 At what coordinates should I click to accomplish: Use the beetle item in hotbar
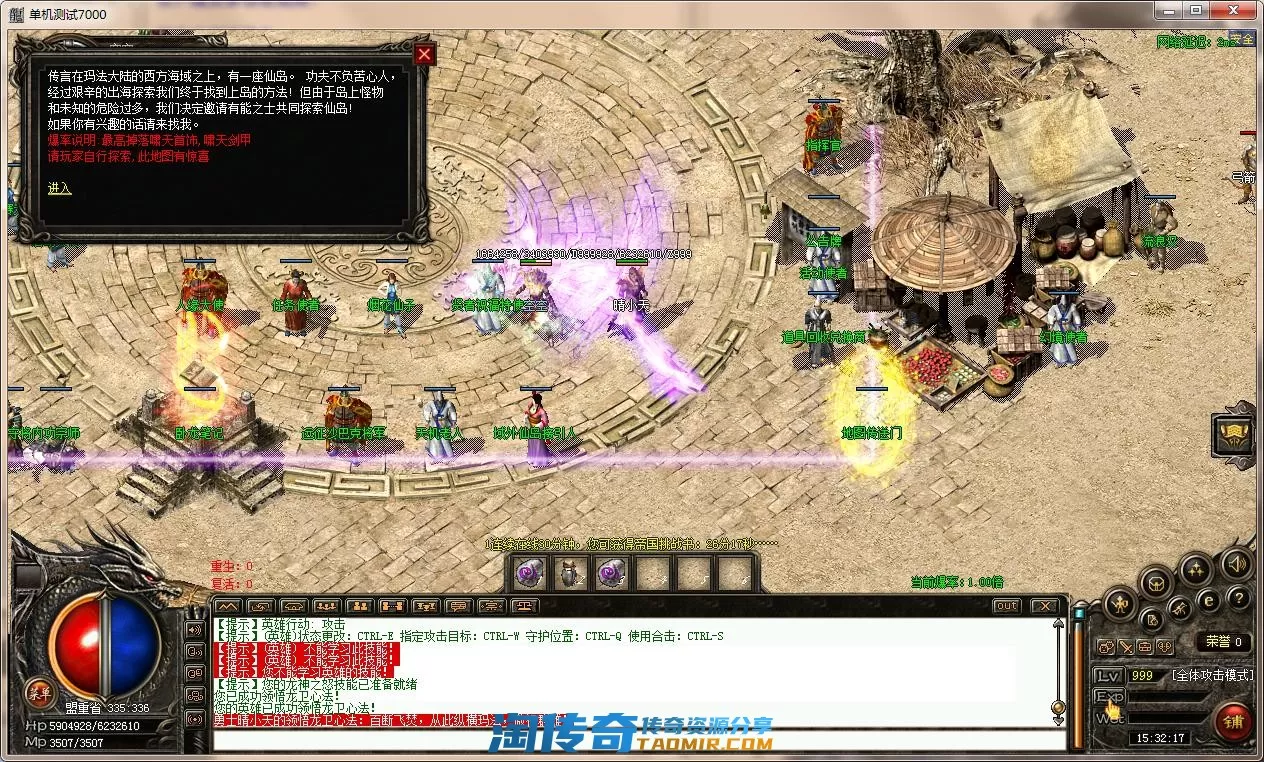coord(570,573)
